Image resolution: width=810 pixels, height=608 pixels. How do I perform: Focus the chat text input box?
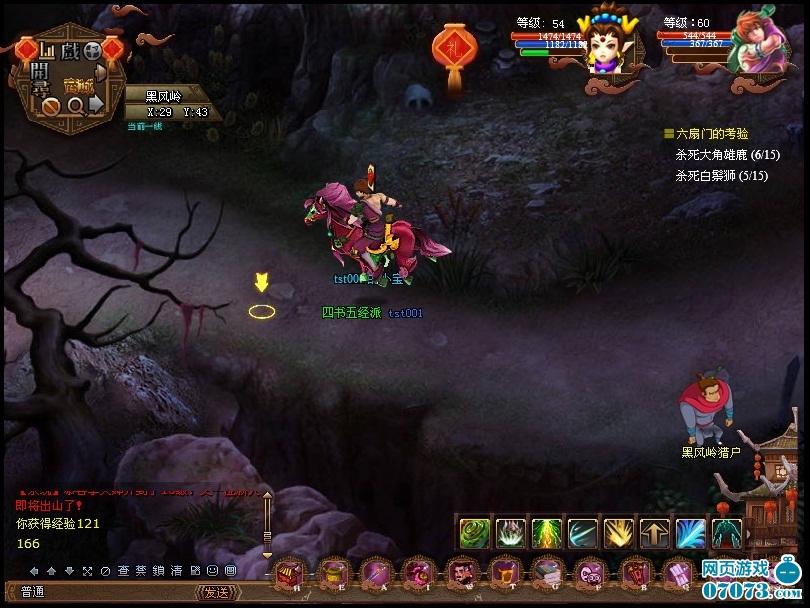click(x=120, y=592)
